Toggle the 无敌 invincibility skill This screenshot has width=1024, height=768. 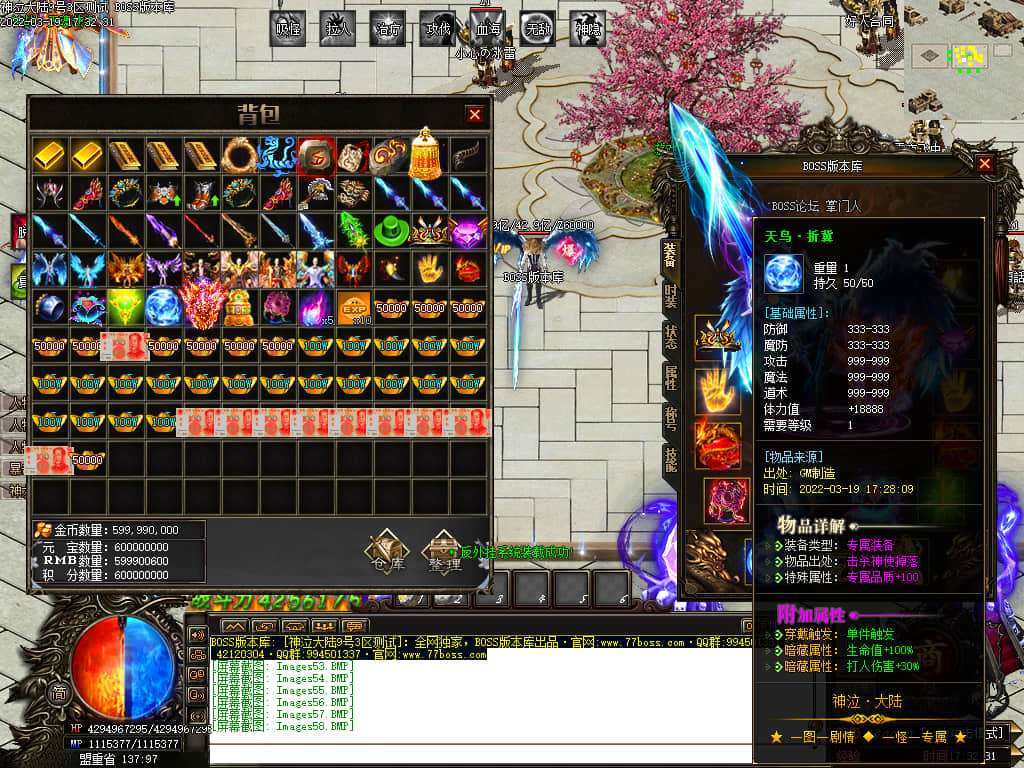point(537,30)
